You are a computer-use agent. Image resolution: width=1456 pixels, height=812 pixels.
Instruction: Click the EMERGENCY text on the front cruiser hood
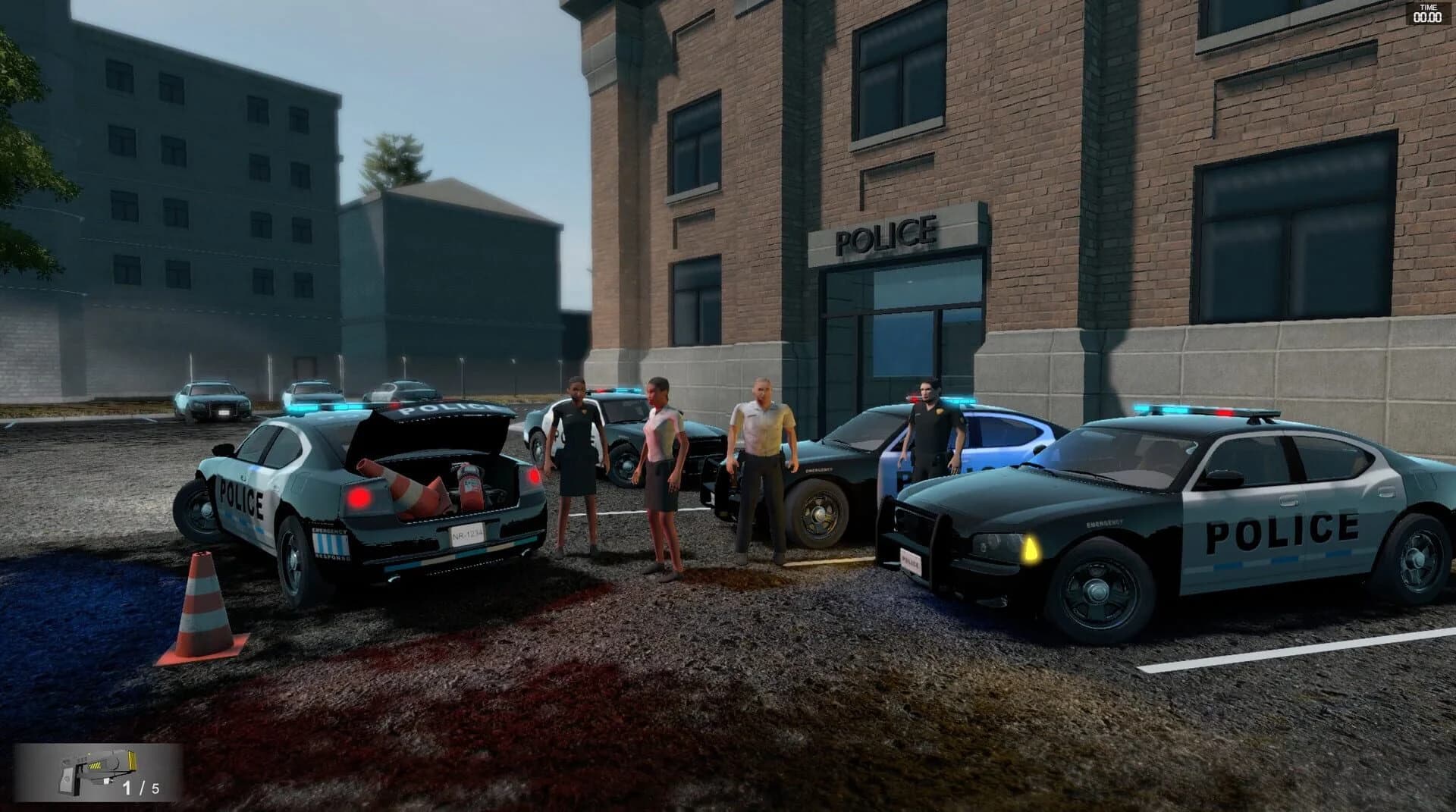[1103, 524]
